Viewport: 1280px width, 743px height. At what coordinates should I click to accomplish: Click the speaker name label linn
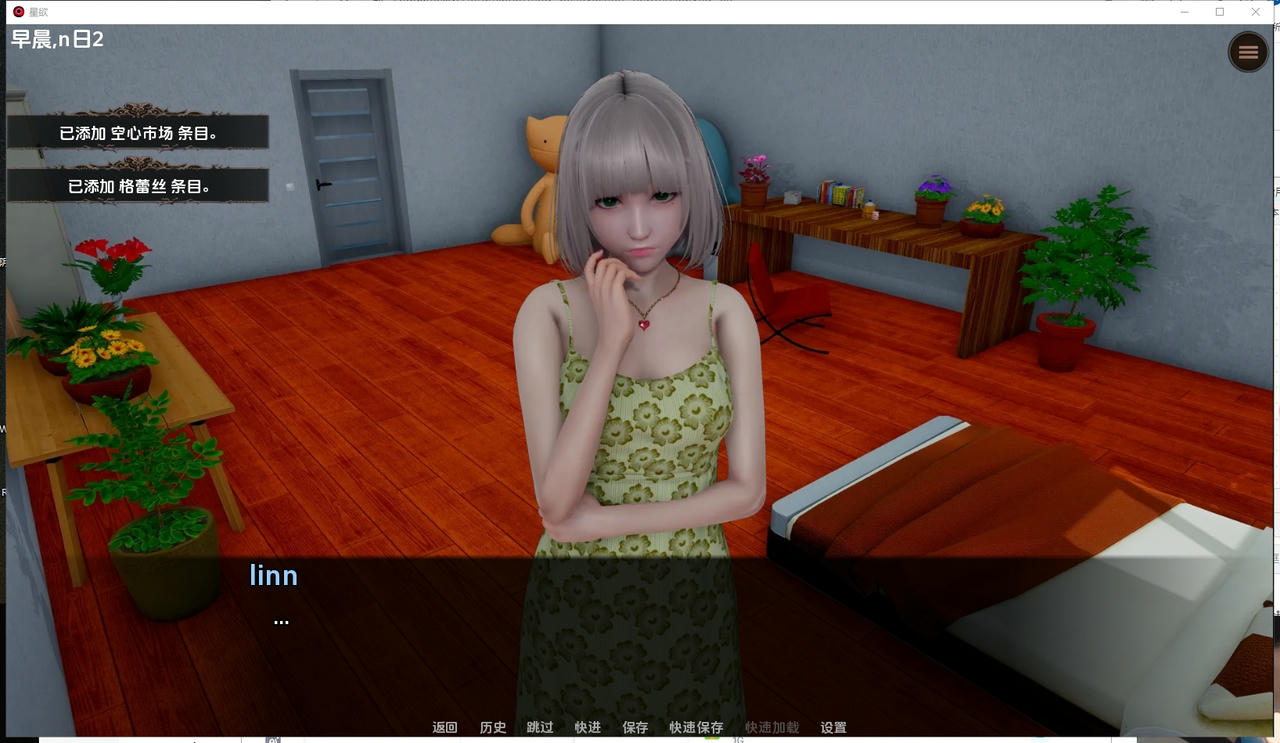click(x=273, y=575)
